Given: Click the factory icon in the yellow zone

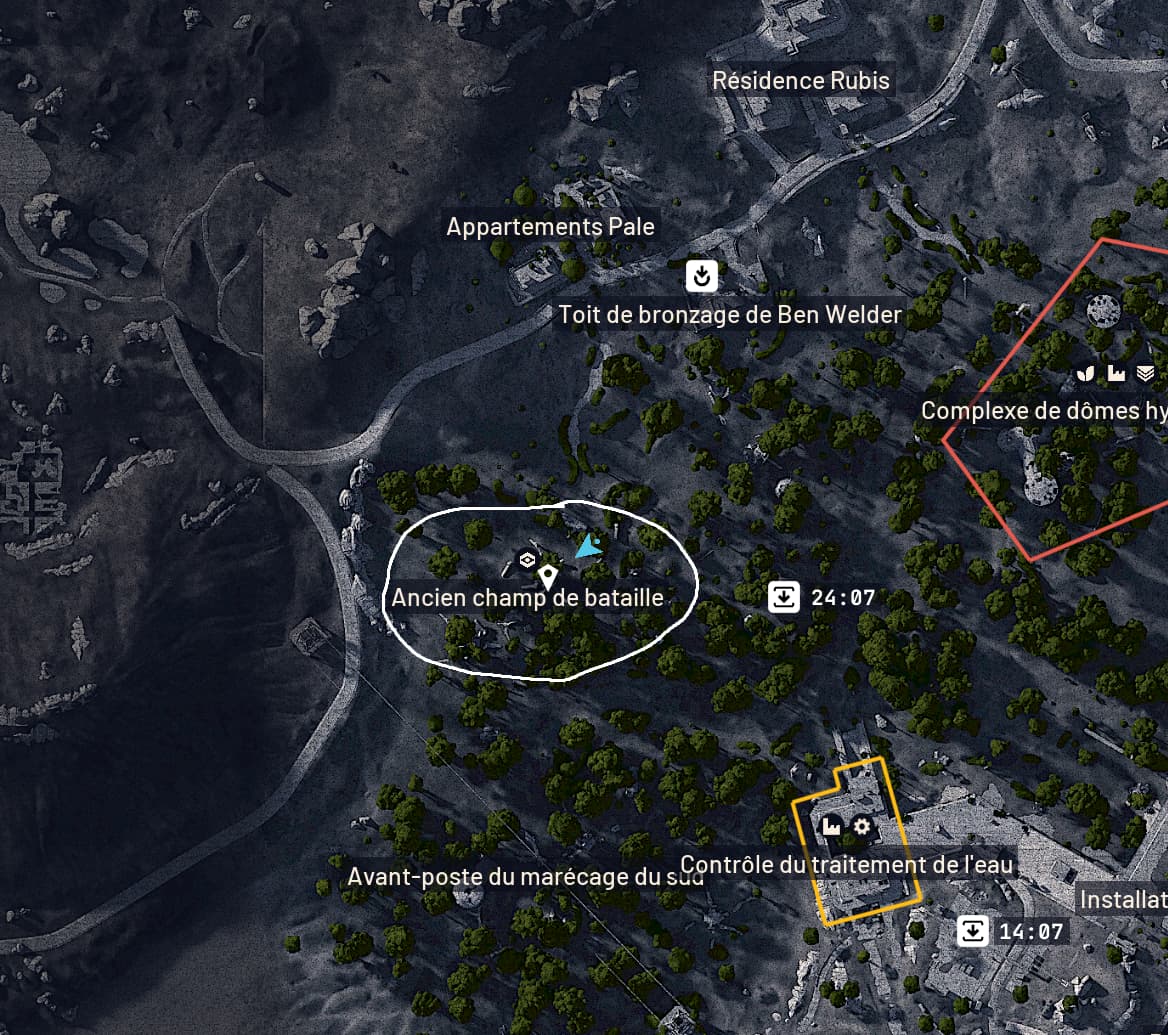Looking at the screenshot, I should 830,827.
